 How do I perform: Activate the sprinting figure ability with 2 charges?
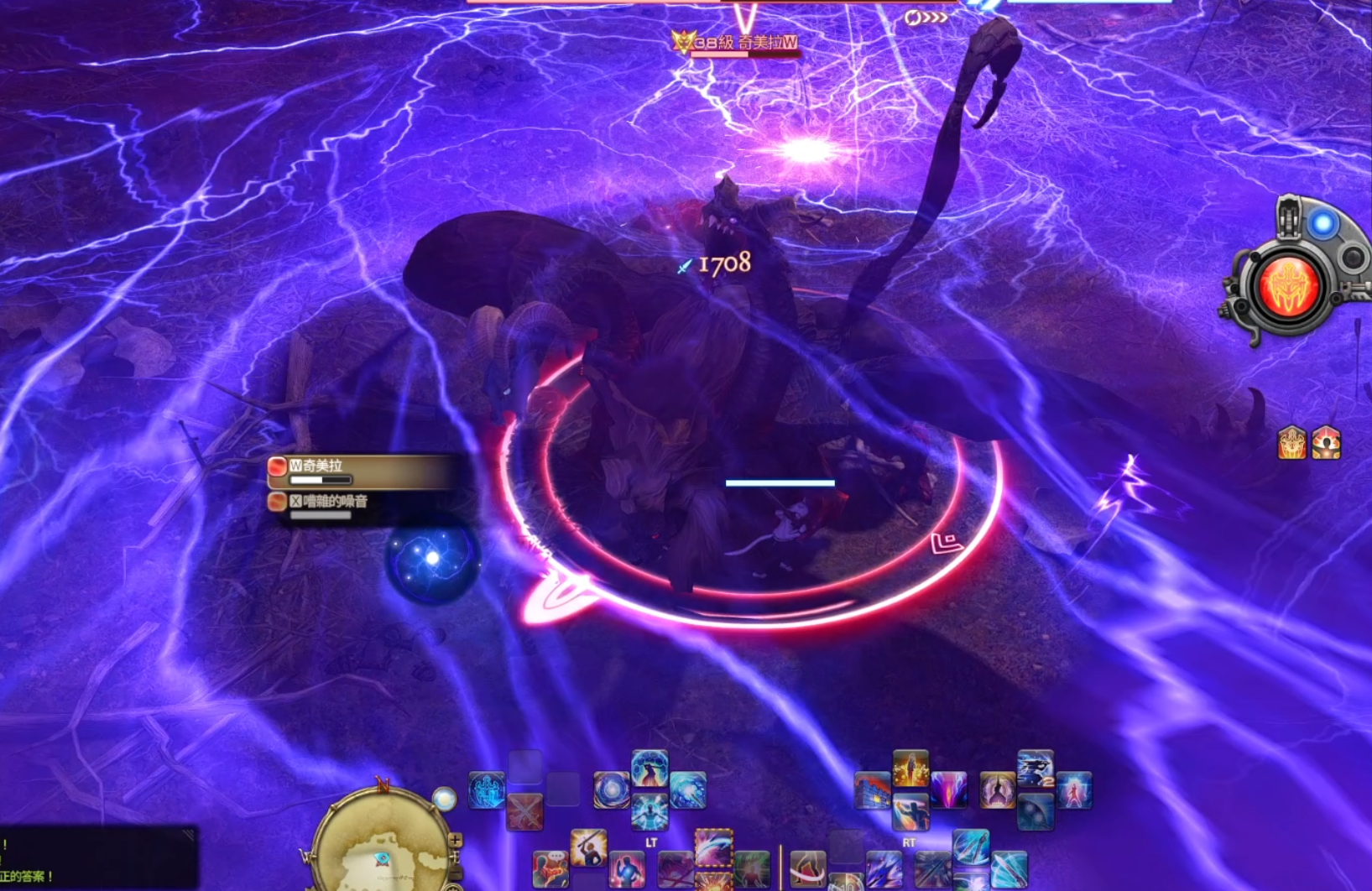tap(1036, 769)
